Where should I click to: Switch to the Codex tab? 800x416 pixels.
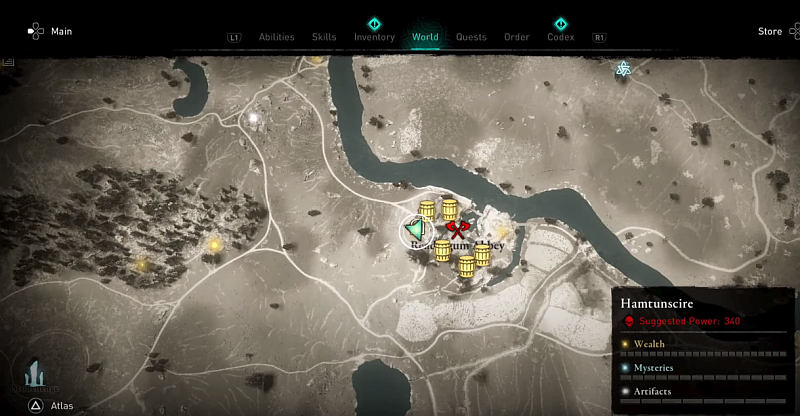pos(560,37)
